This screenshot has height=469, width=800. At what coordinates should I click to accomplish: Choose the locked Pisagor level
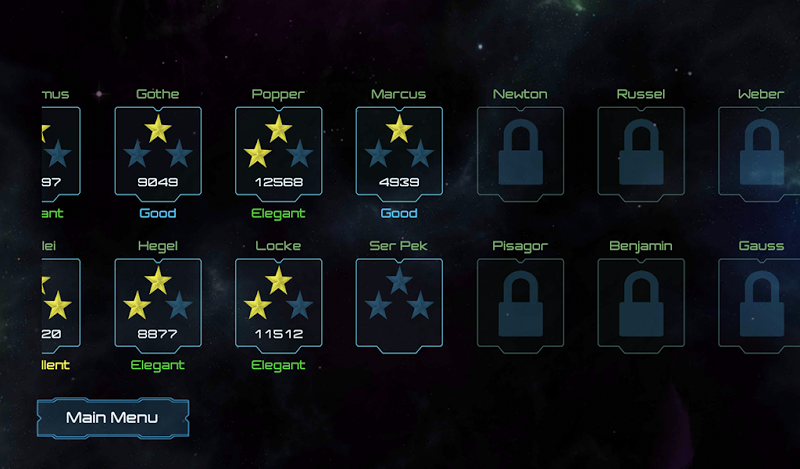point(520,303)
